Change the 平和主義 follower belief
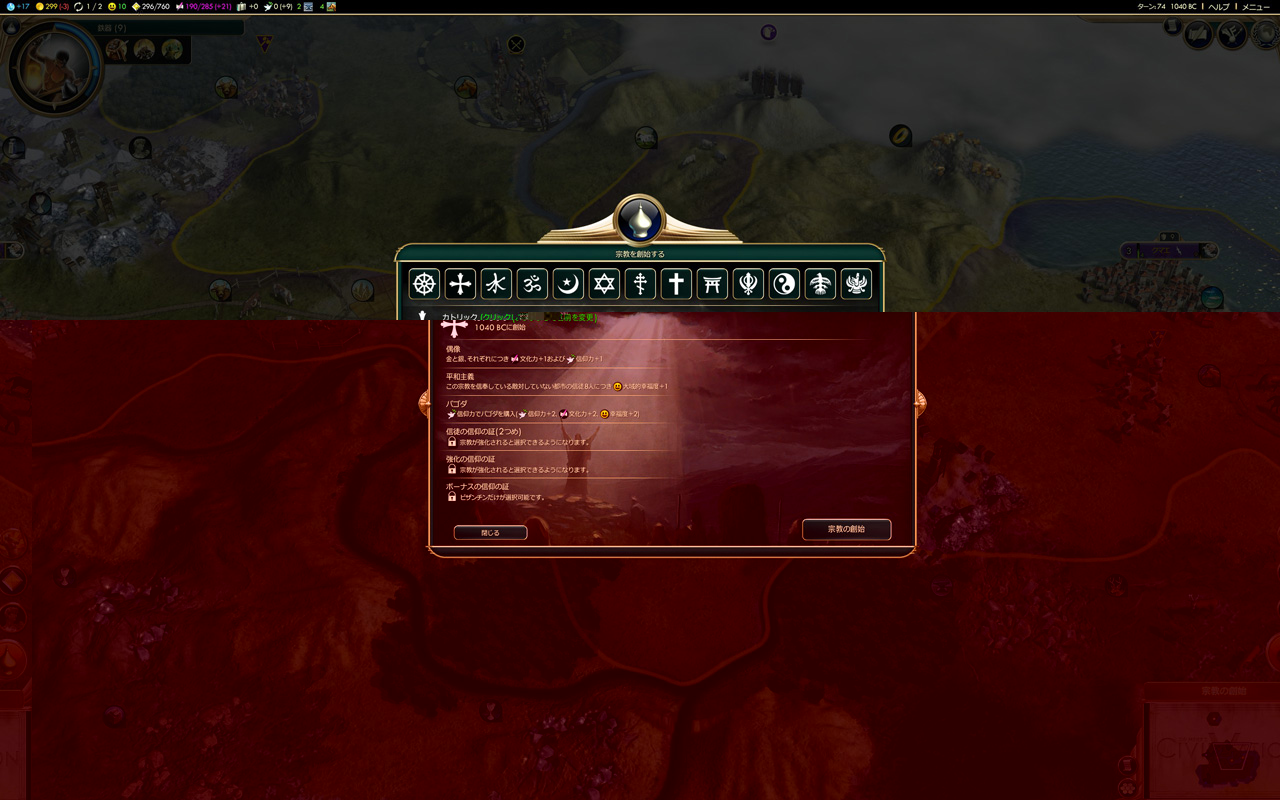The image size is (1280, 800). [556, 382]
